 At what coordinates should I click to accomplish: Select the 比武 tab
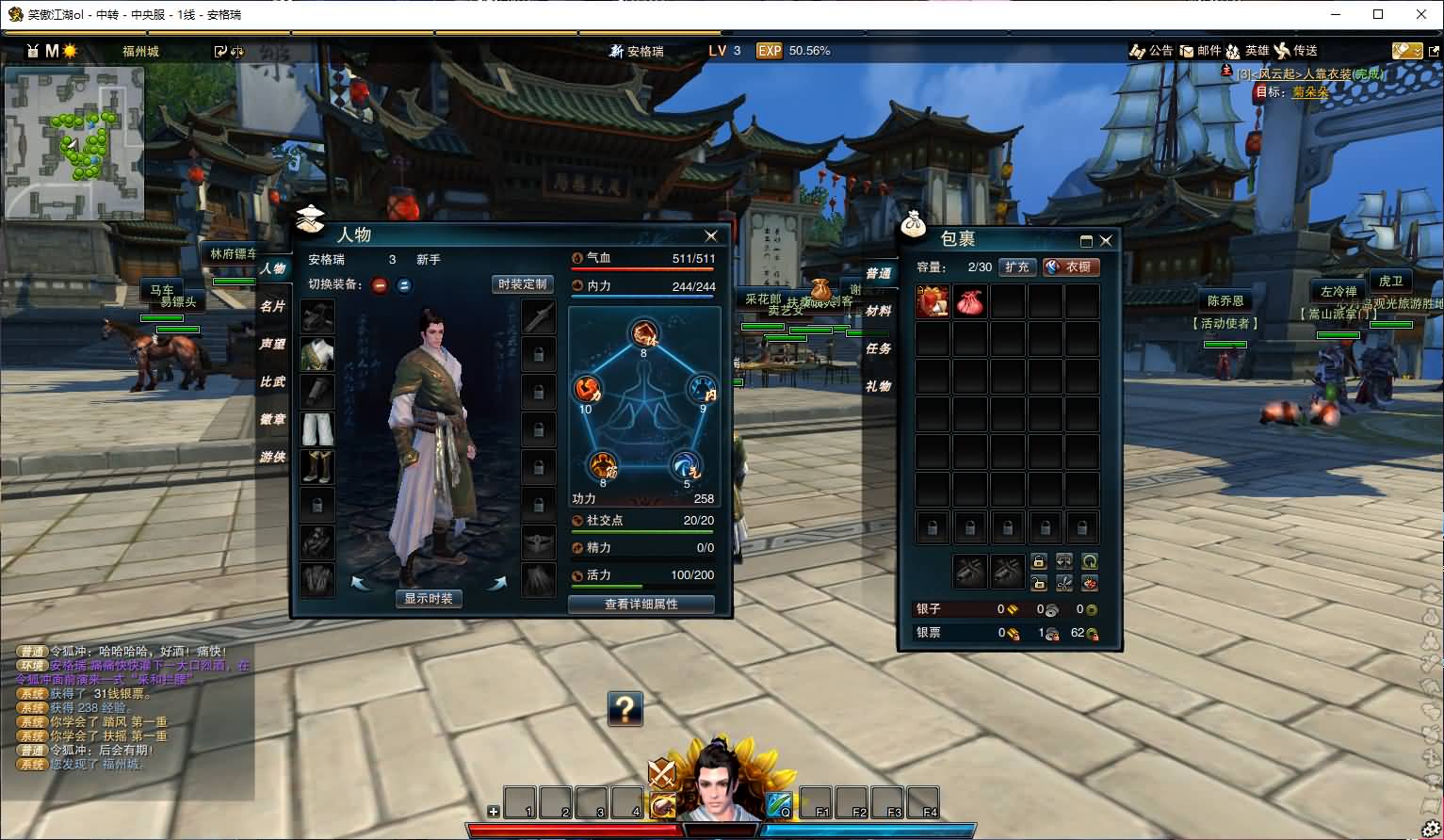(x=272, y=381)
